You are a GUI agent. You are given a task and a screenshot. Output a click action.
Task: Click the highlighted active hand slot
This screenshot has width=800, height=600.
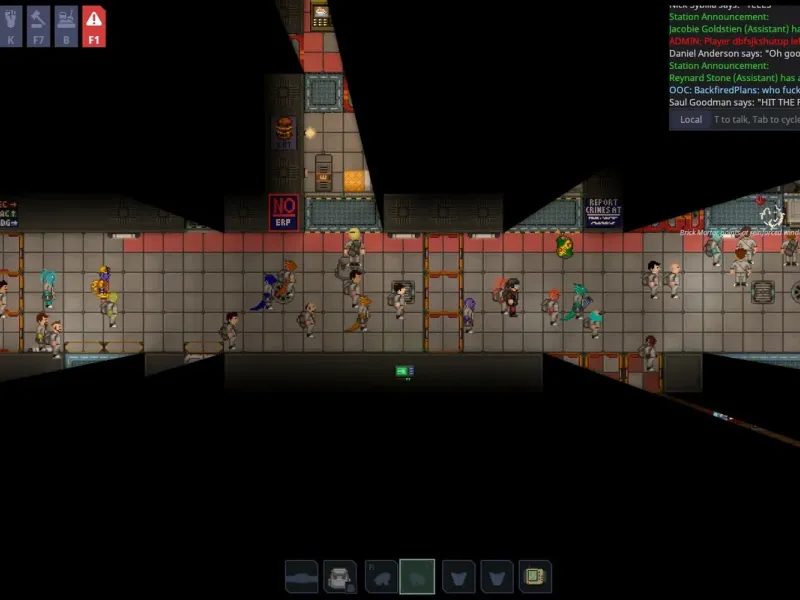click(417, 577)
